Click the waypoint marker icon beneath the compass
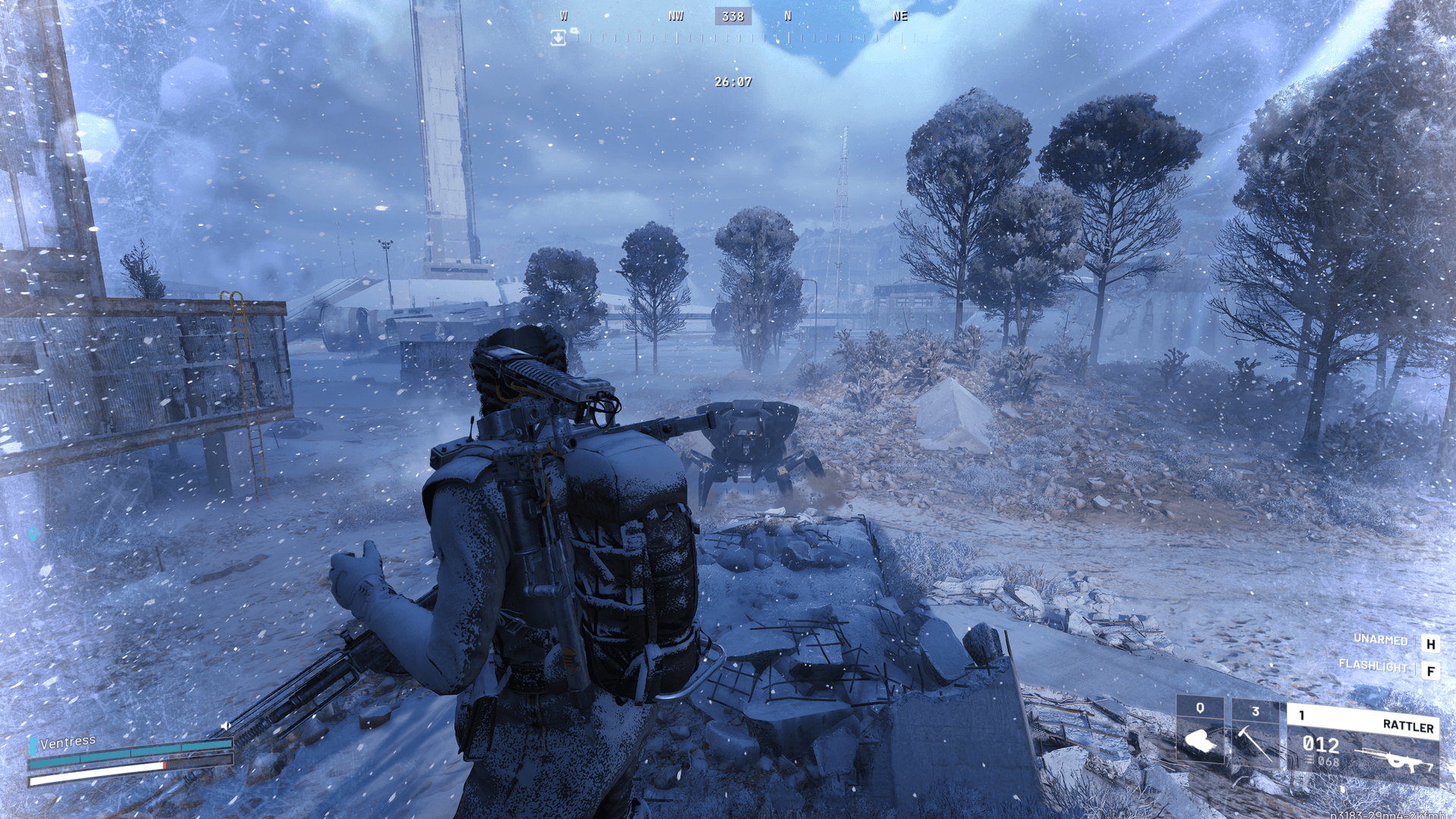Image resolution: width=1456 pixels, height=819 pixels. tap(560, 36)
